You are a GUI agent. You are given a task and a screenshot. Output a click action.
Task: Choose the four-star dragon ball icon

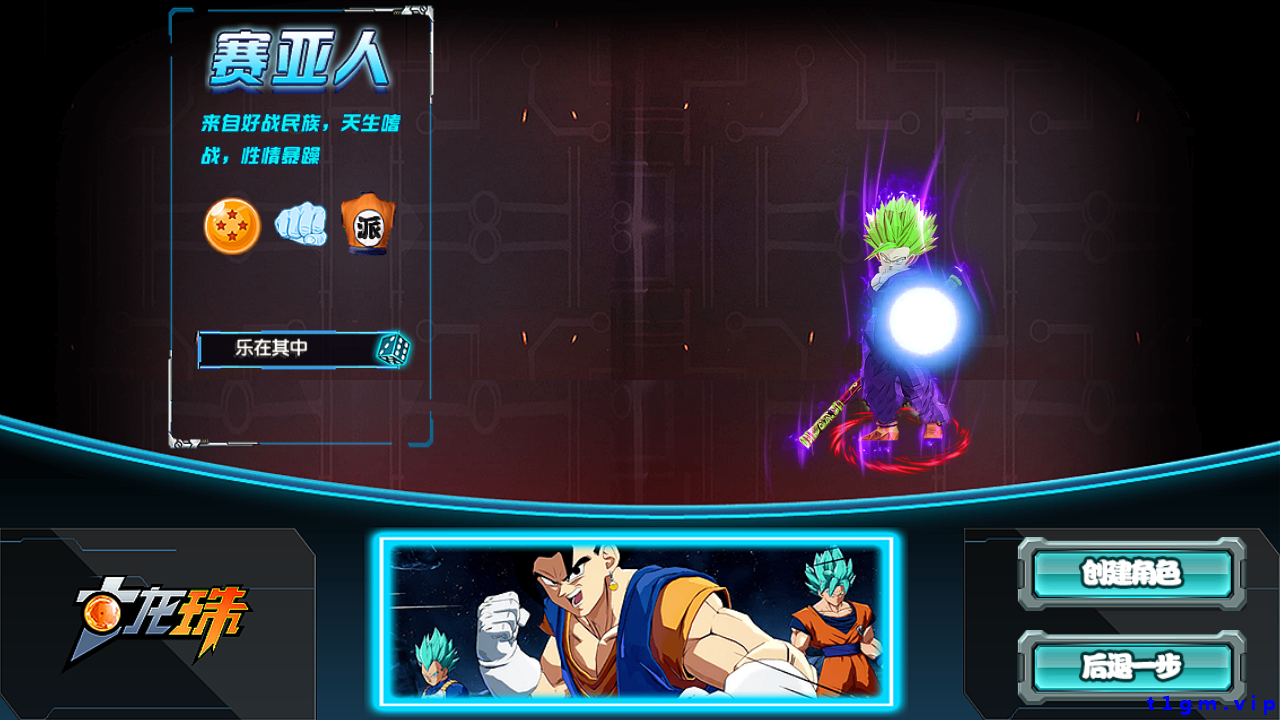(232, 226)
